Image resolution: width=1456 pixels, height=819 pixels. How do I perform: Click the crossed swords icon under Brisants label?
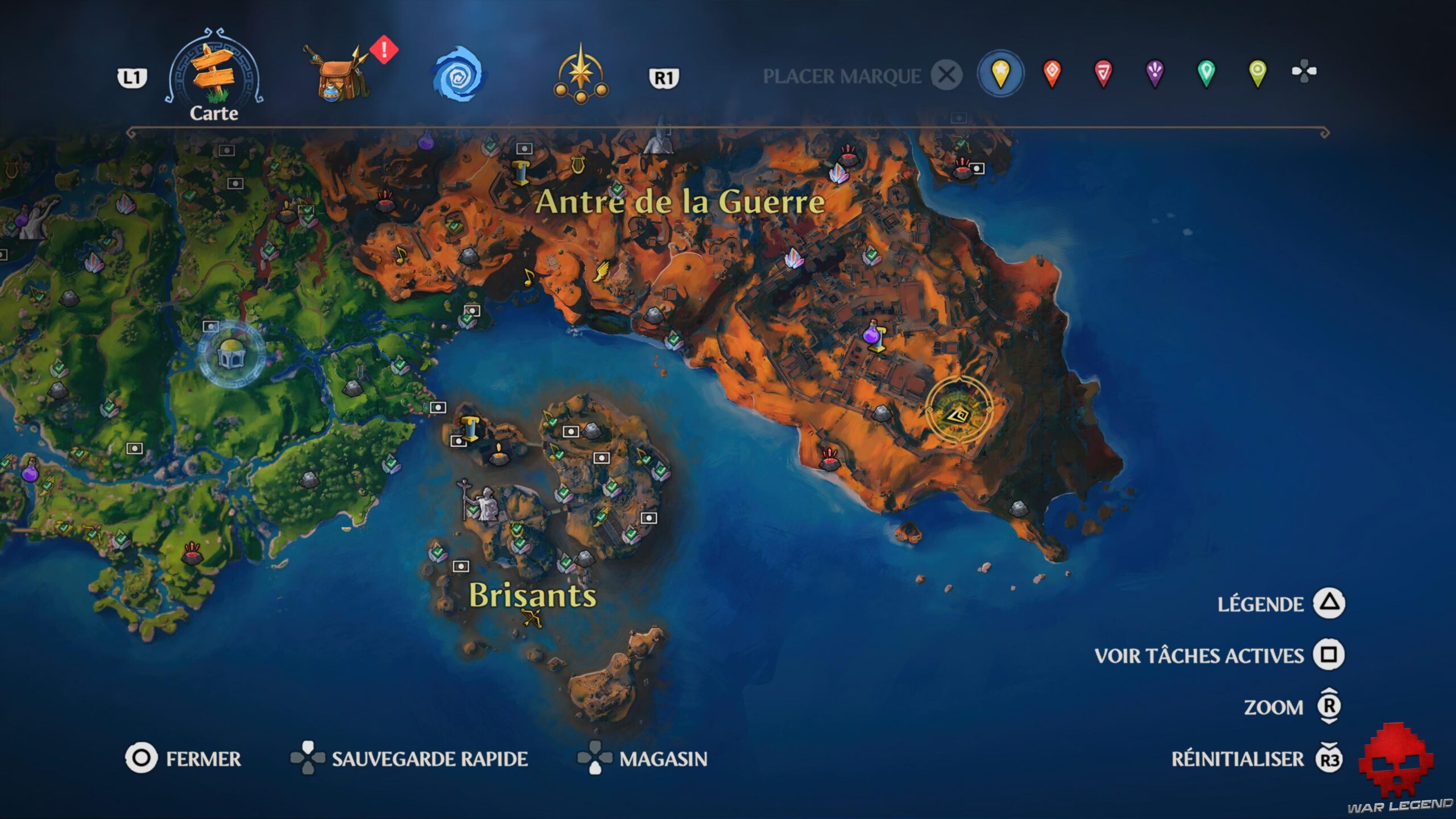tap(532, 618)
